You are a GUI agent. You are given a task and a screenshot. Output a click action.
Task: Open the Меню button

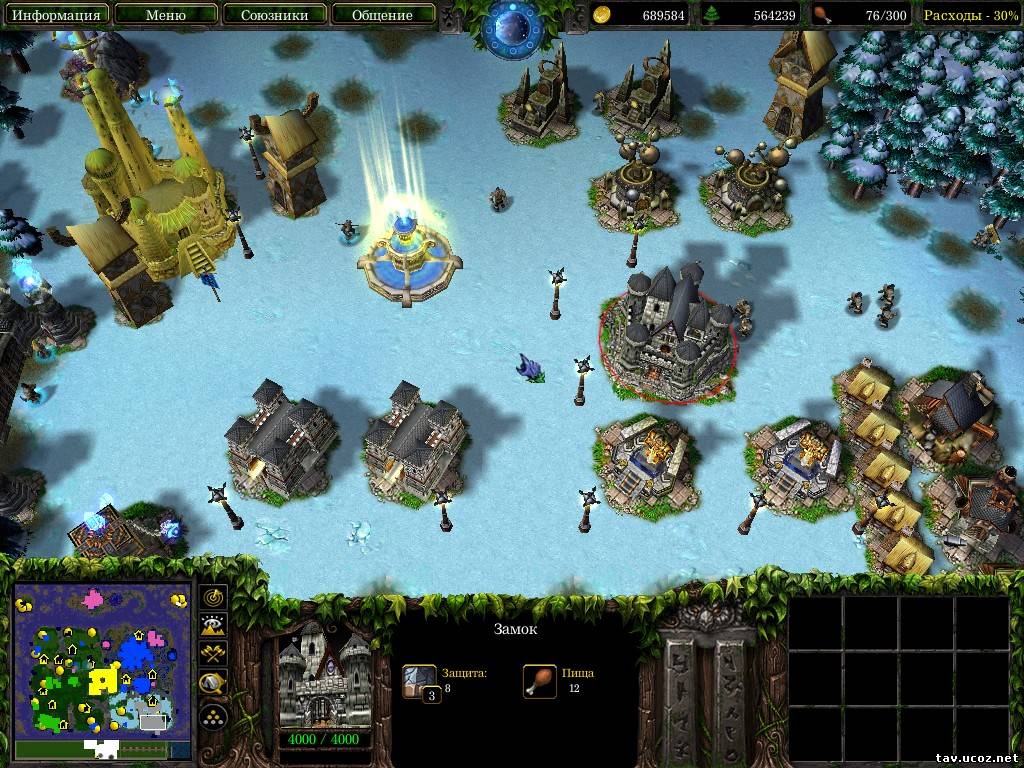tap(165, 15)
